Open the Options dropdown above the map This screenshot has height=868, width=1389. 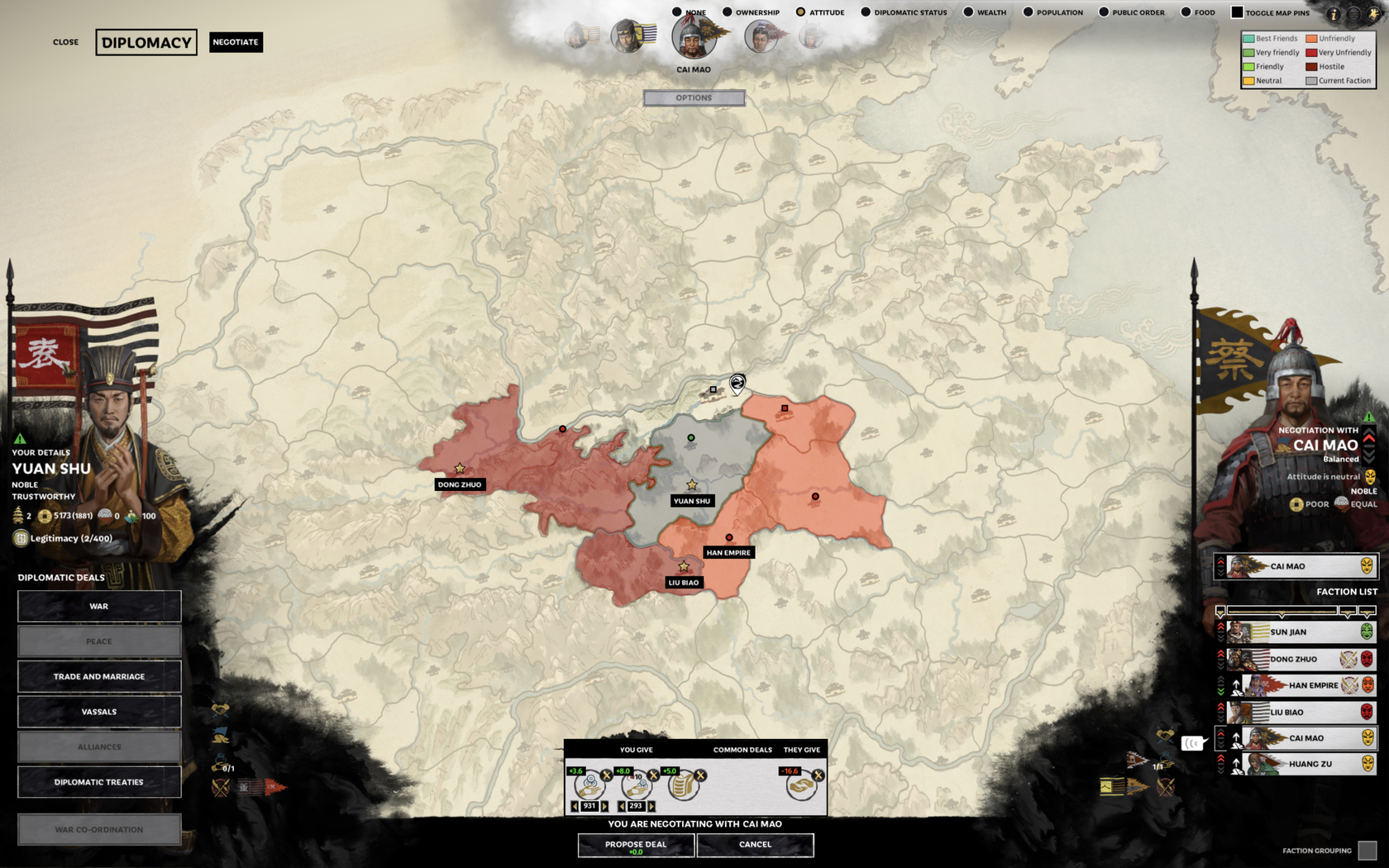point(694,98)
